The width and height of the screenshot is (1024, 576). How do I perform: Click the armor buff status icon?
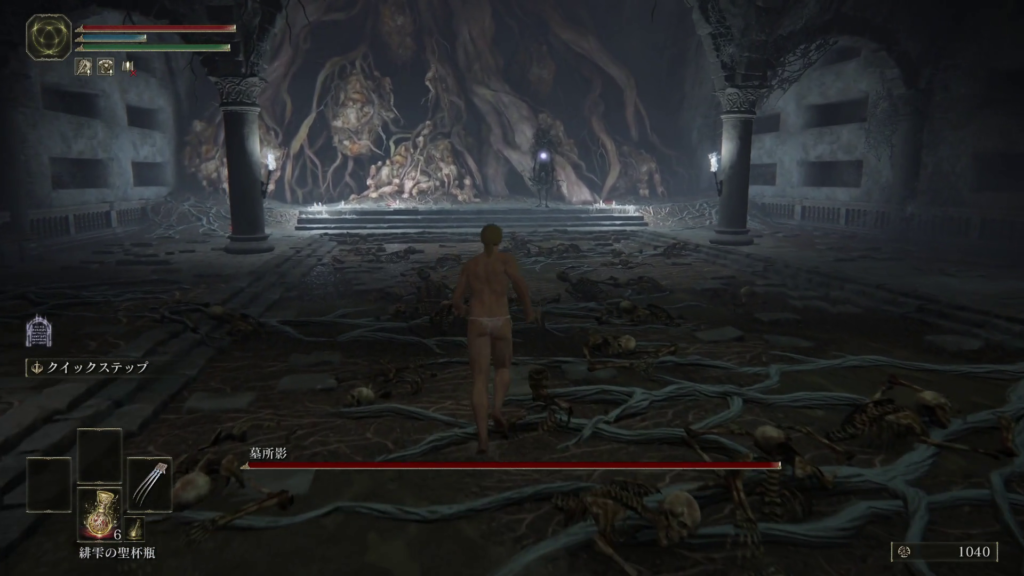point(105,67)
